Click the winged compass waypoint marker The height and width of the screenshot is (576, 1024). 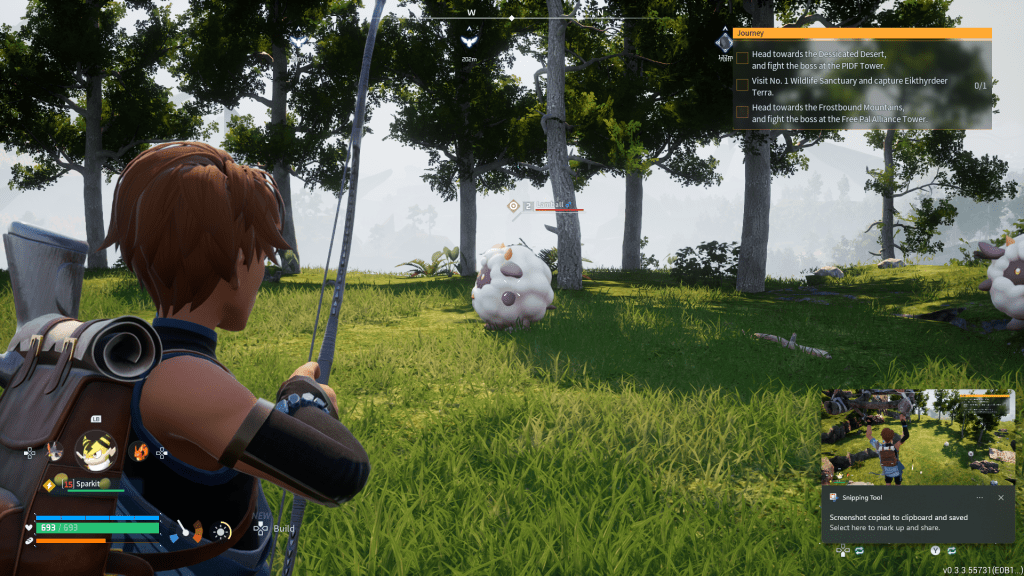(x=467, y=38)
